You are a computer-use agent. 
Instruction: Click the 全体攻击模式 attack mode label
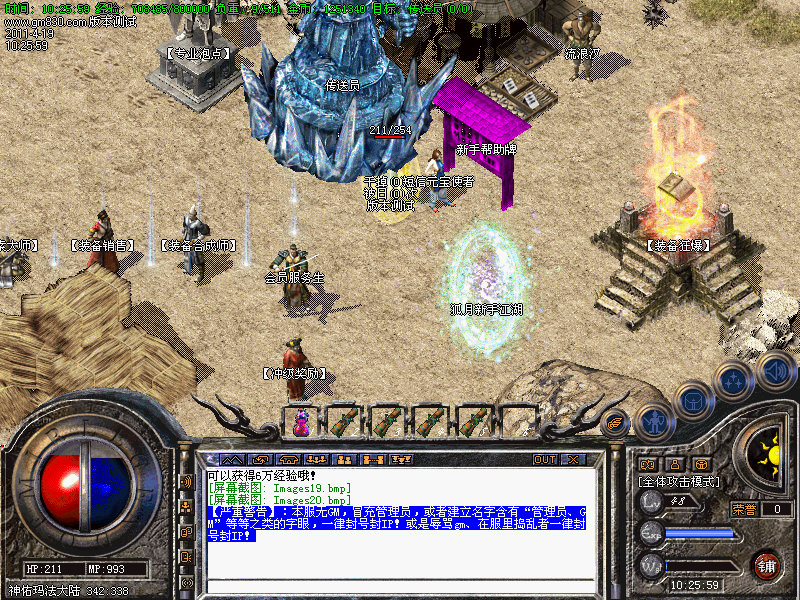click(679, 481)
